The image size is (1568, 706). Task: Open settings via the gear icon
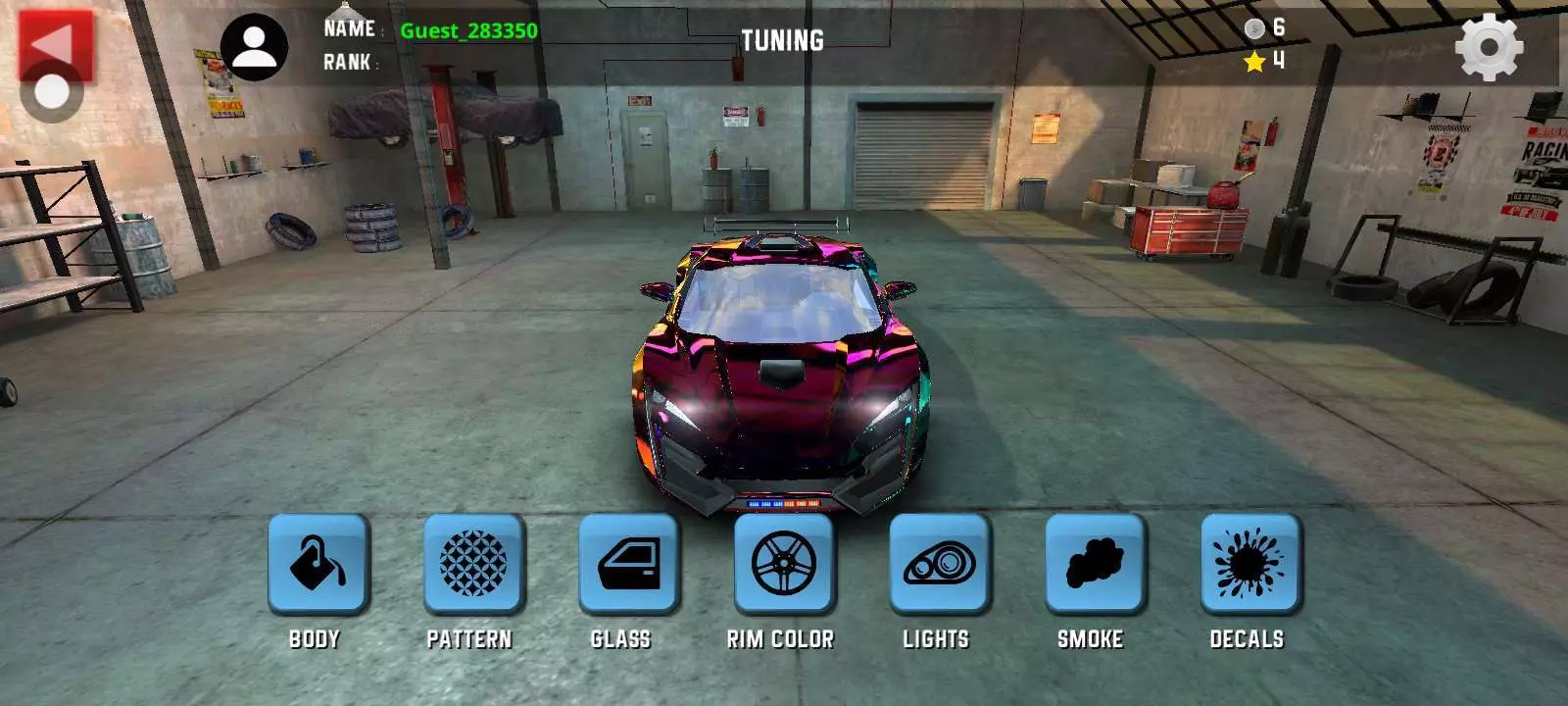pos(1489,47)
